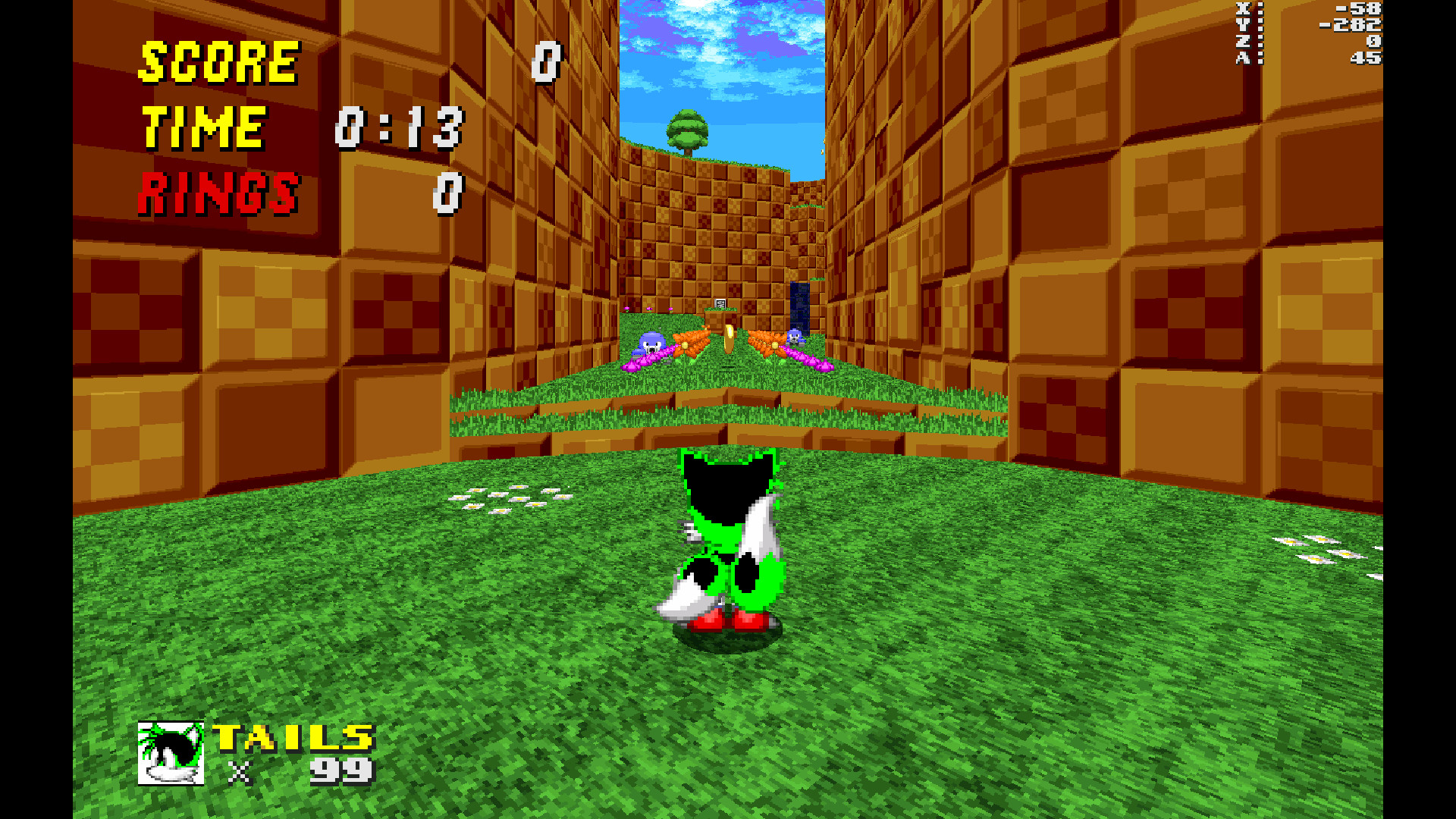
Task: Click the A angle value 45 in the debug display
Action: tap(1365, 58)
